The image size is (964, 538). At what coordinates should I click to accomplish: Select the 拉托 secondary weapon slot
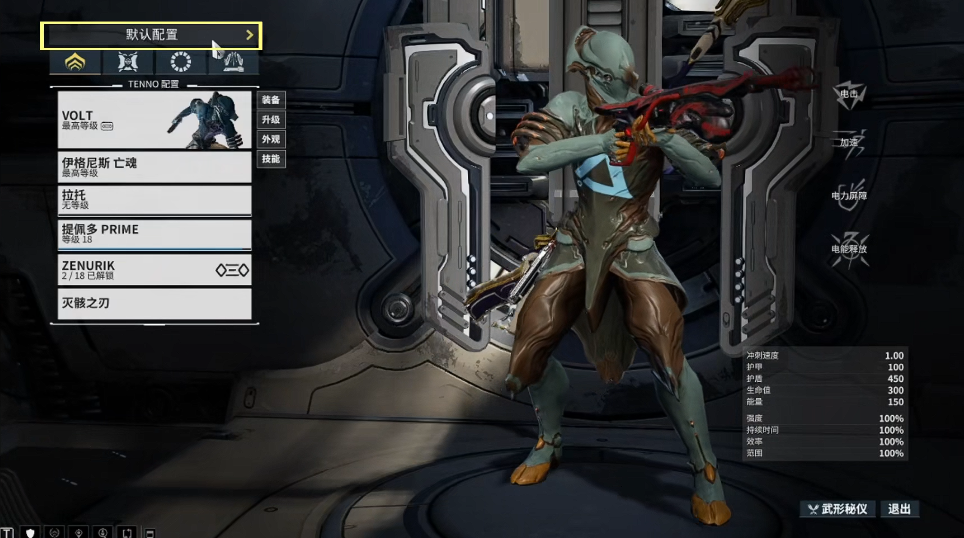155,200
